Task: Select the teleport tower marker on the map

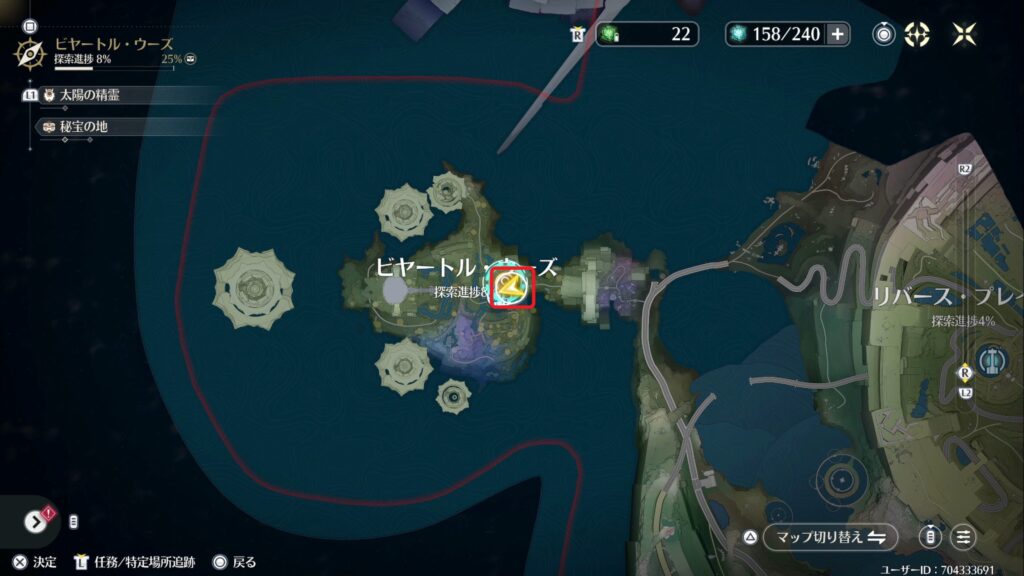Action: 992,358
